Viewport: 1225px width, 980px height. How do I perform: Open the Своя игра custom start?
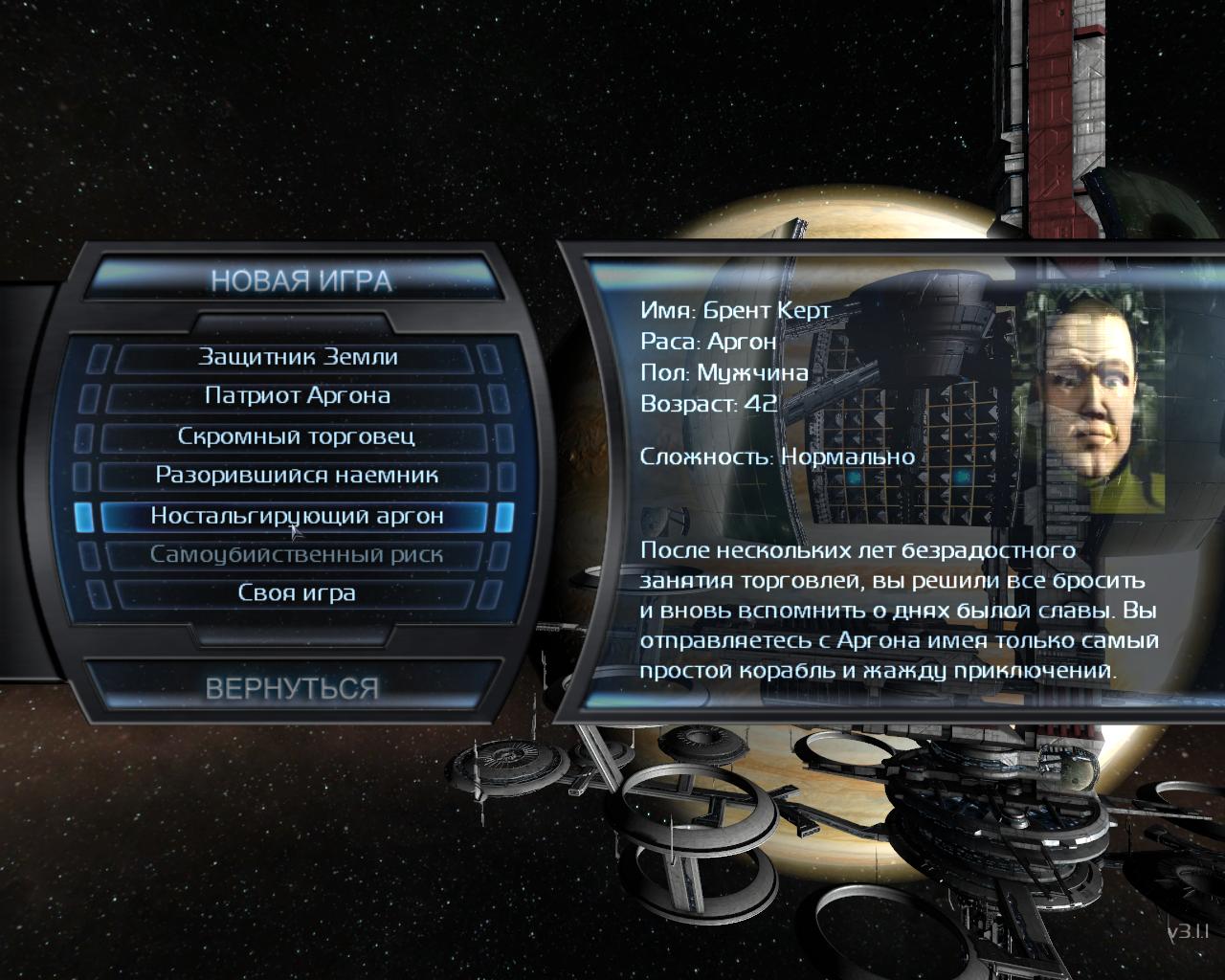[x=297, y=593]
